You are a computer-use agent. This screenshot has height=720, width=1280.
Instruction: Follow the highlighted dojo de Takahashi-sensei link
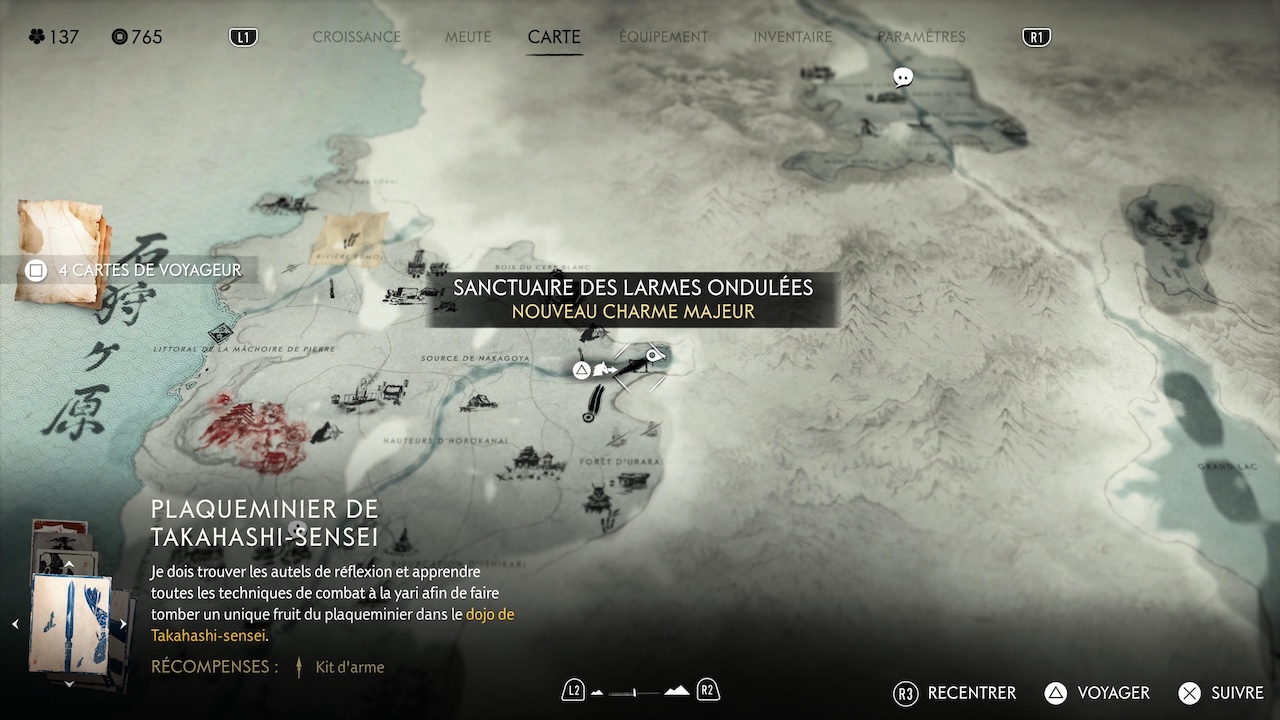click(490, 614)
